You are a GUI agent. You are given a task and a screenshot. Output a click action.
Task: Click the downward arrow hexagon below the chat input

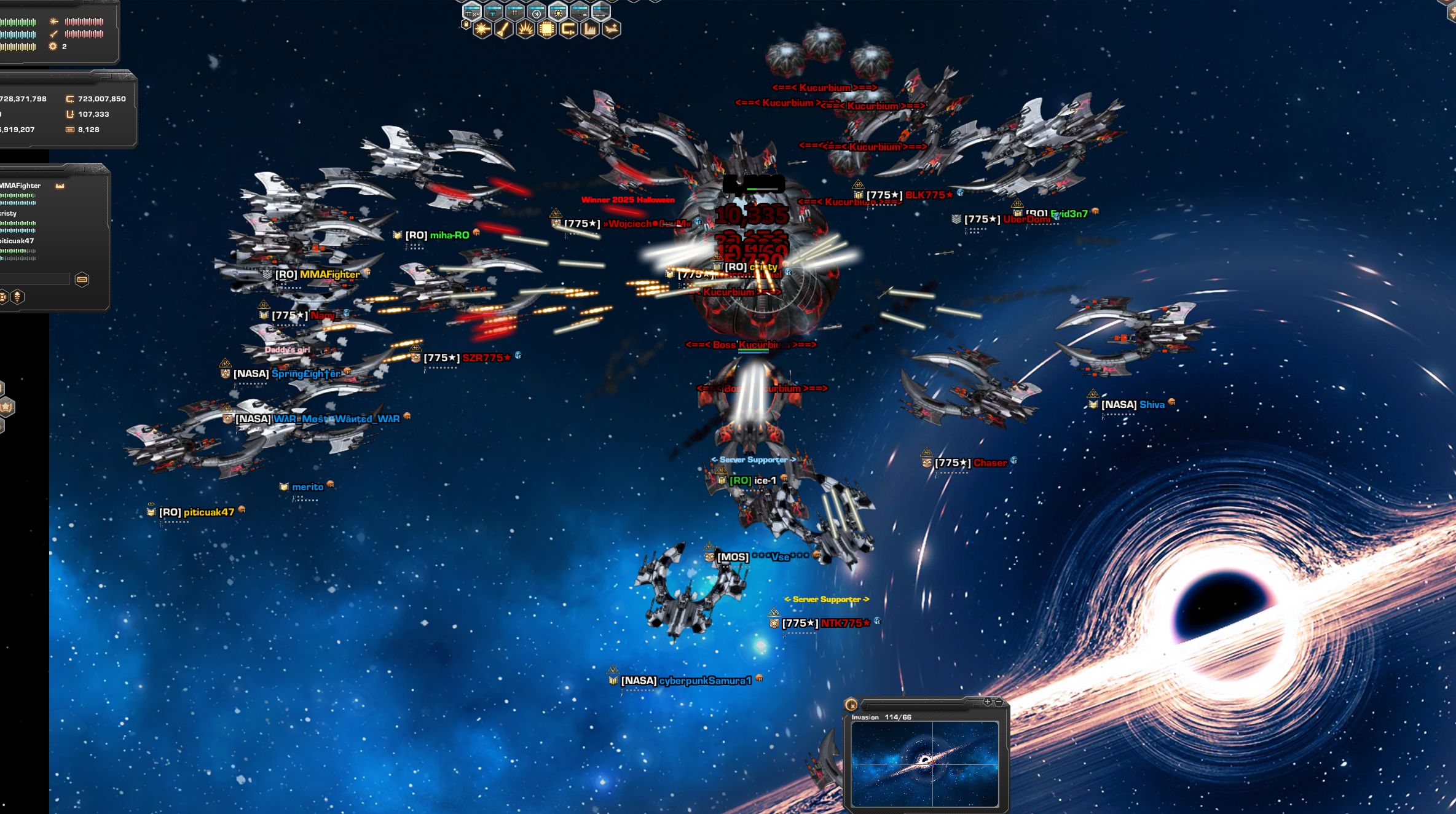click(x=17, y=297)
